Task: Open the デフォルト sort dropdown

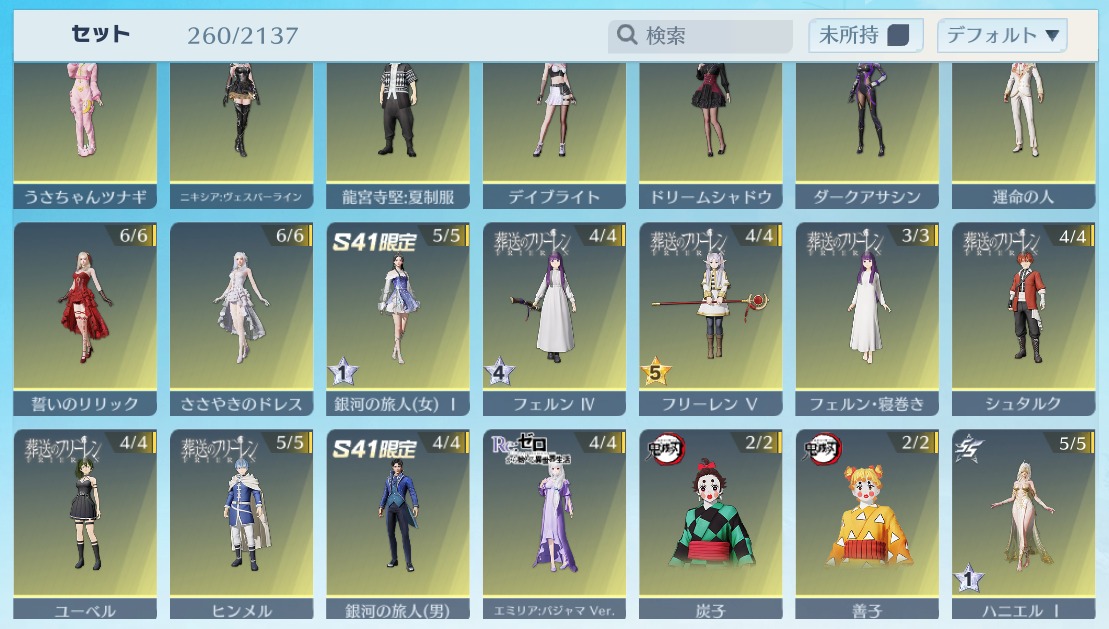Action: (x=1002, y=36)
